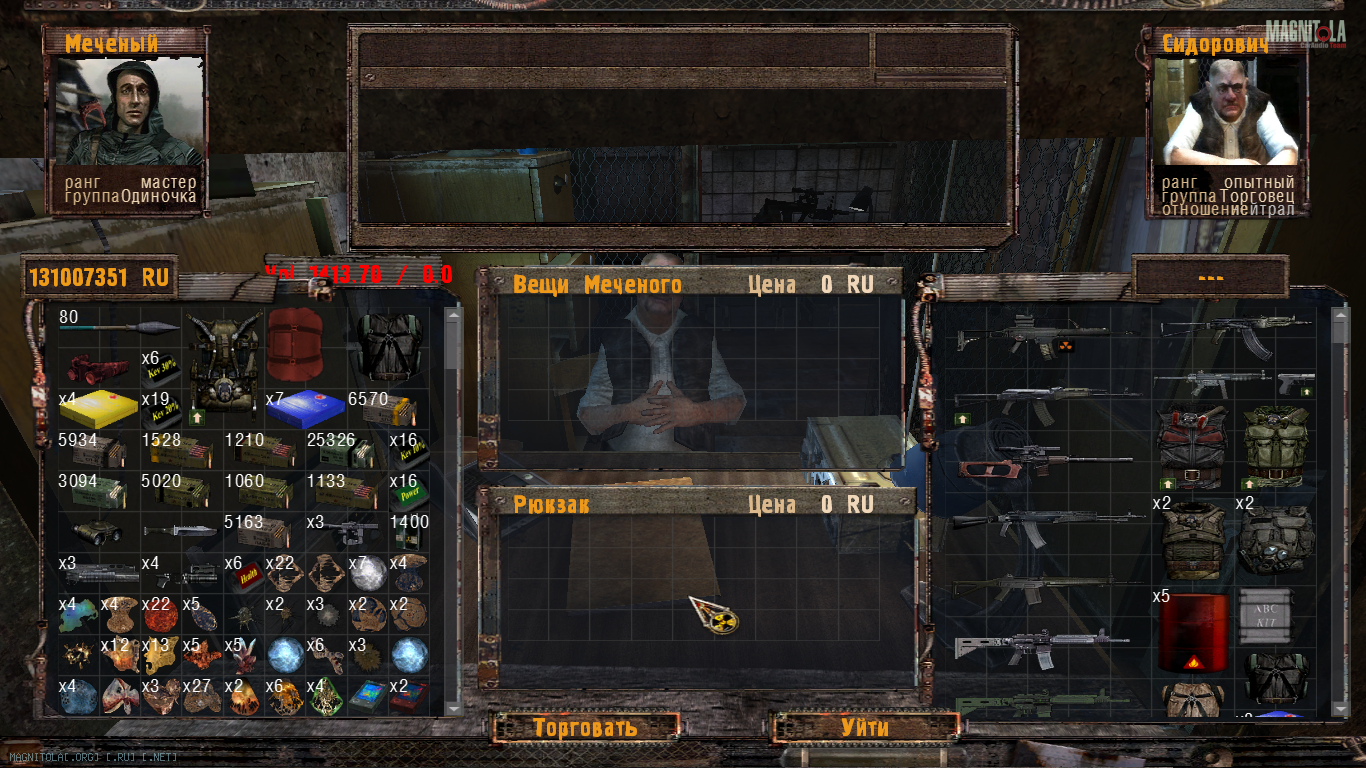Pick the red Health item stack
This screenshot has height=768, width=1366.
tap(243, 575)
